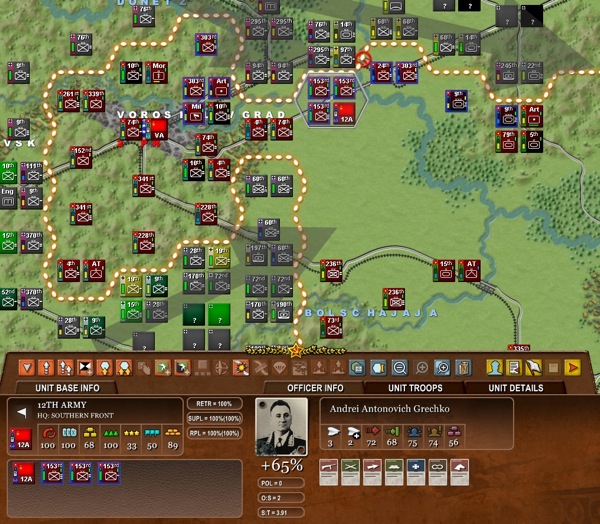Screen dimensions: 600x524
Task: Switch to the Unit Base Info tab
Action: click(x=63, y=388)
